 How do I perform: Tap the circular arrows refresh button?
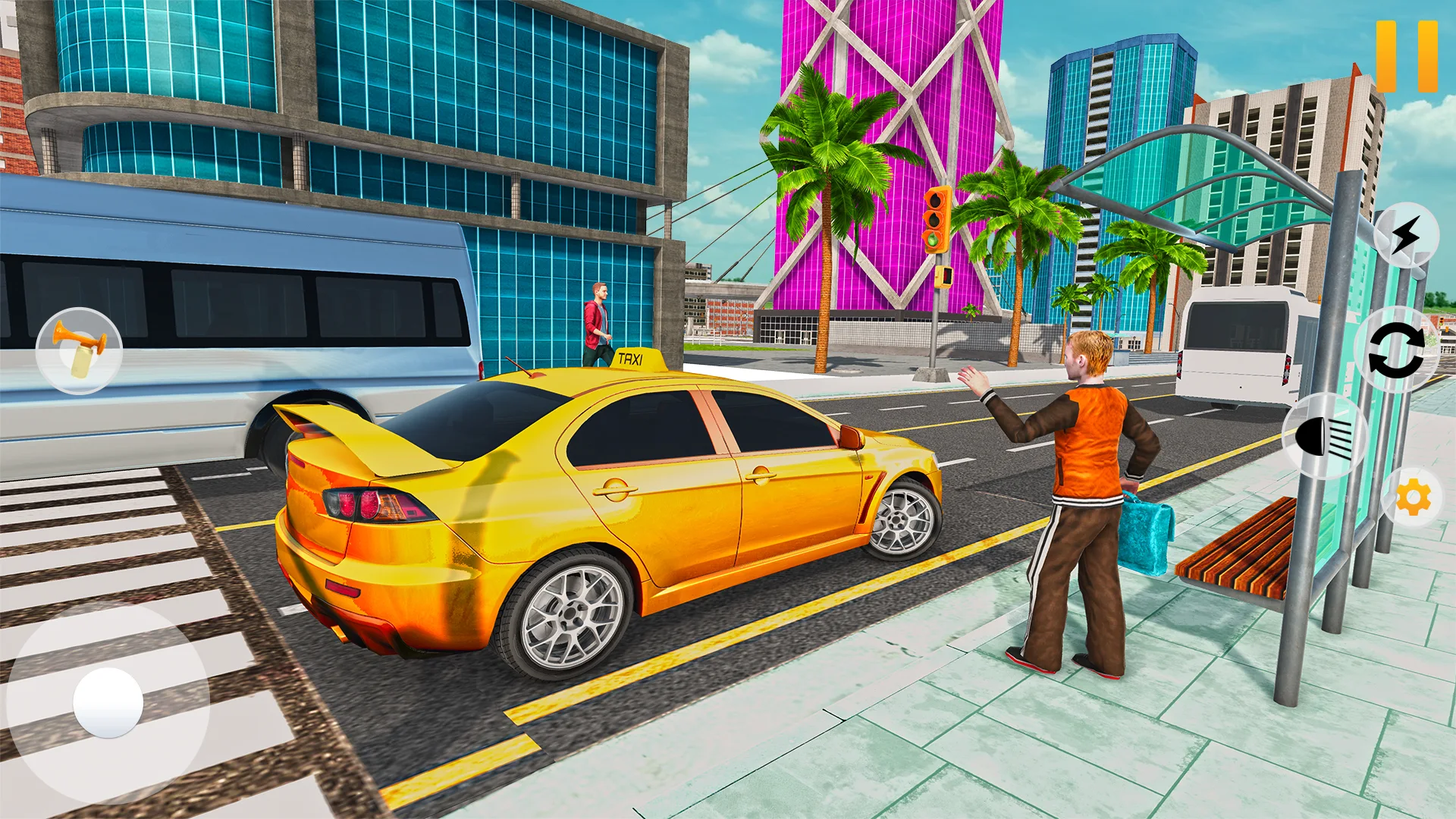1396,350
